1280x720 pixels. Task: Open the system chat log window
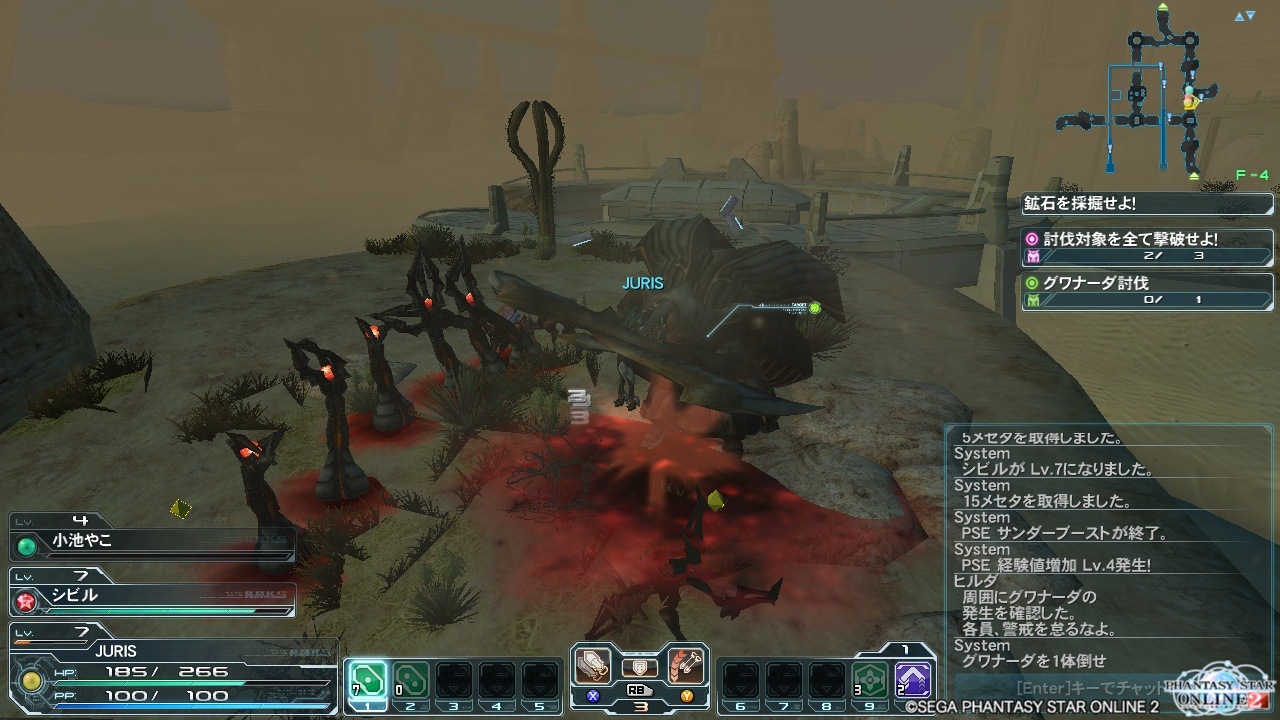pos(1108,548)
